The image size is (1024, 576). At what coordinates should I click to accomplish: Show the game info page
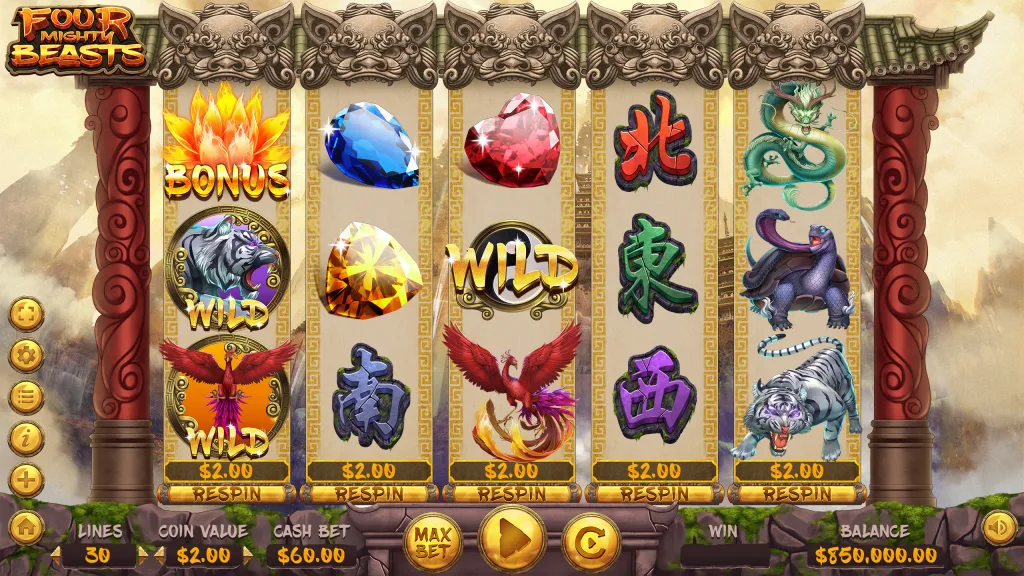point(26,438)
